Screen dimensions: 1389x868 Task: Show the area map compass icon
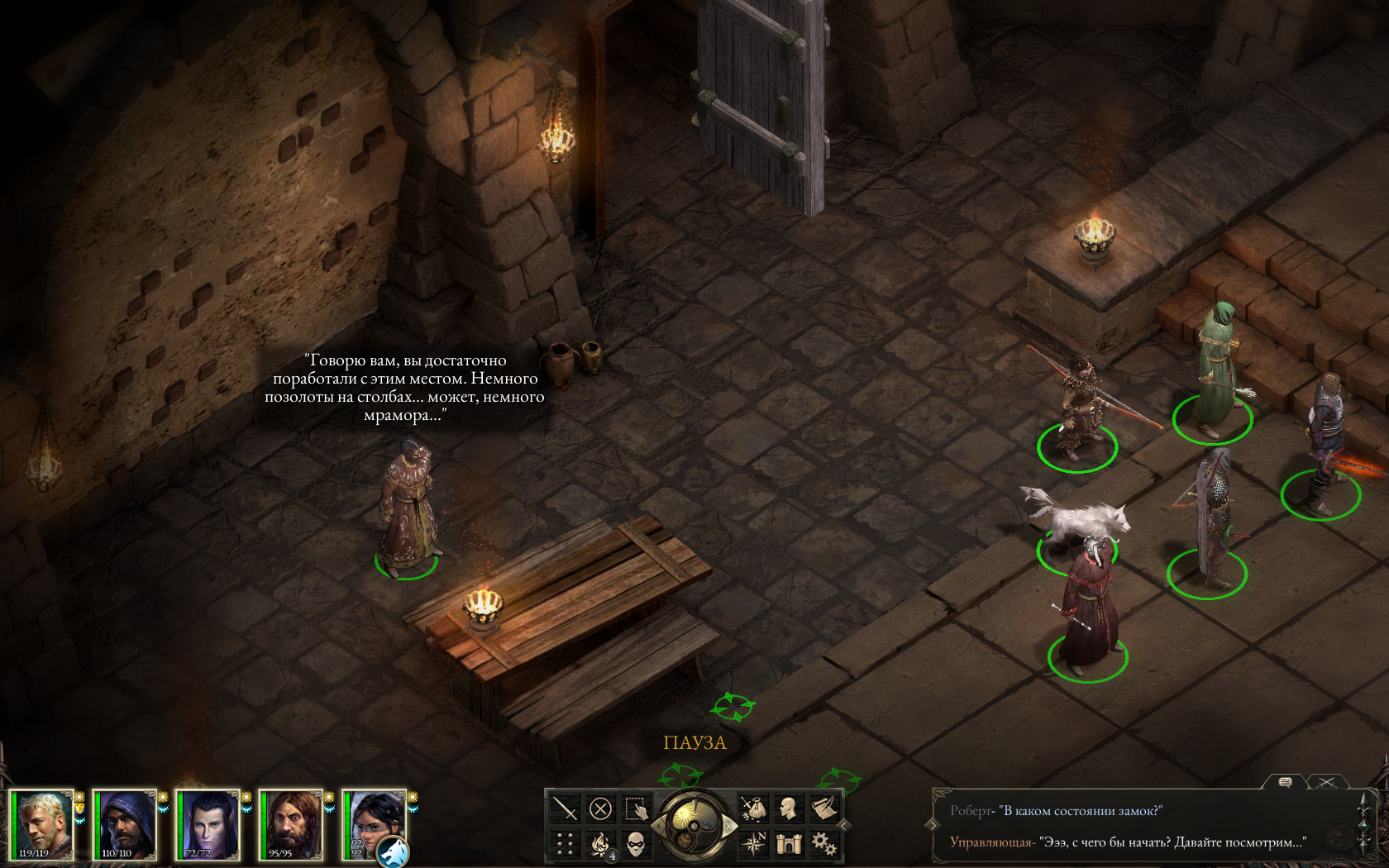(753, 843)
